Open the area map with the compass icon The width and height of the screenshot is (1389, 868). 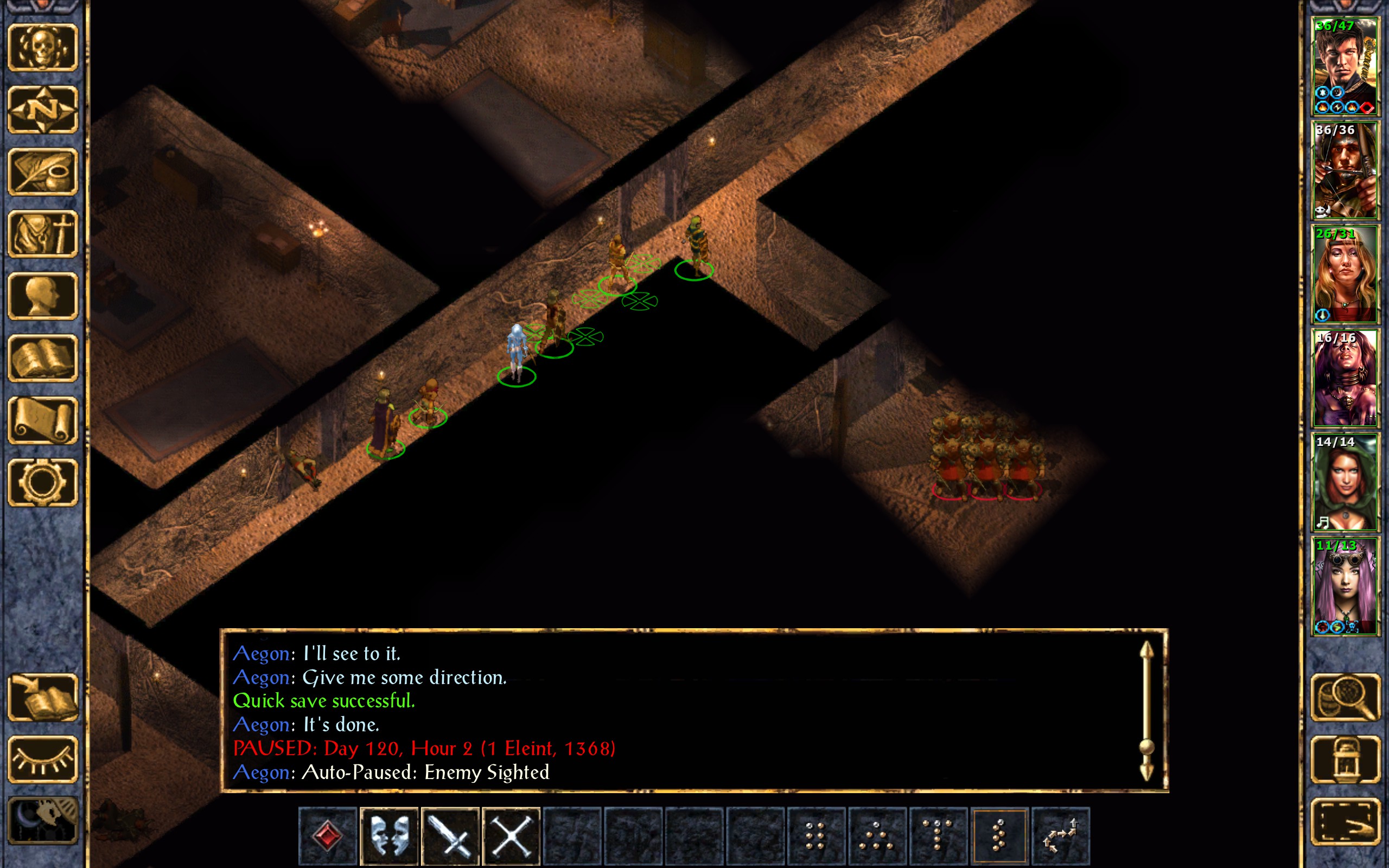click(43, 110)
